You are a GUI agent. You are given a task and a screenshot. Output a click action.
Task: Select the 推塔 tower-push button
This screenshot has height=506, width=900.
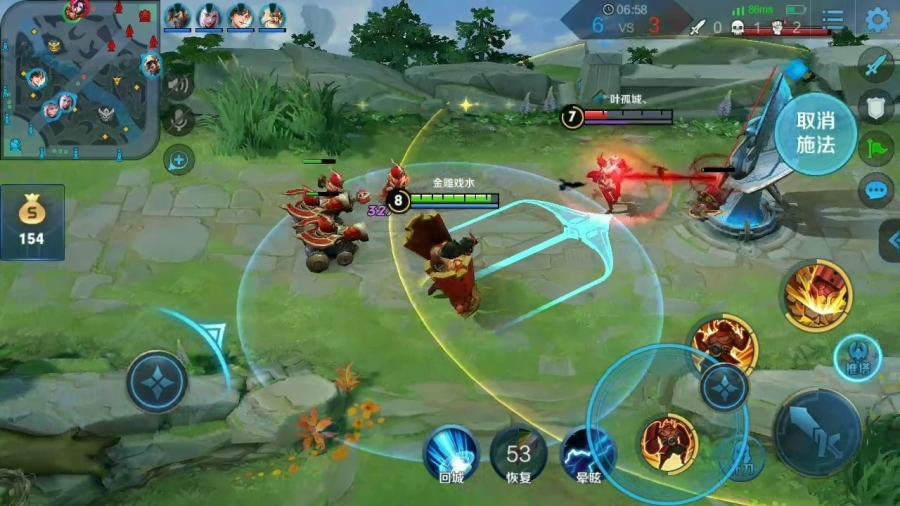857,357
